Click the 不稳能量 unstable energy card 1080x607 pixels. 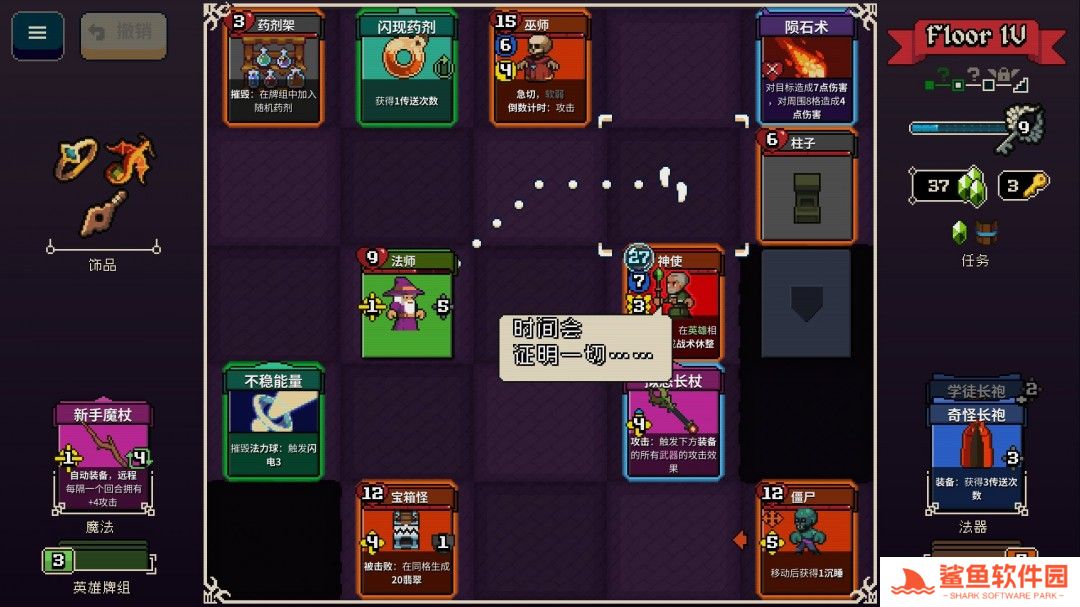273,421
